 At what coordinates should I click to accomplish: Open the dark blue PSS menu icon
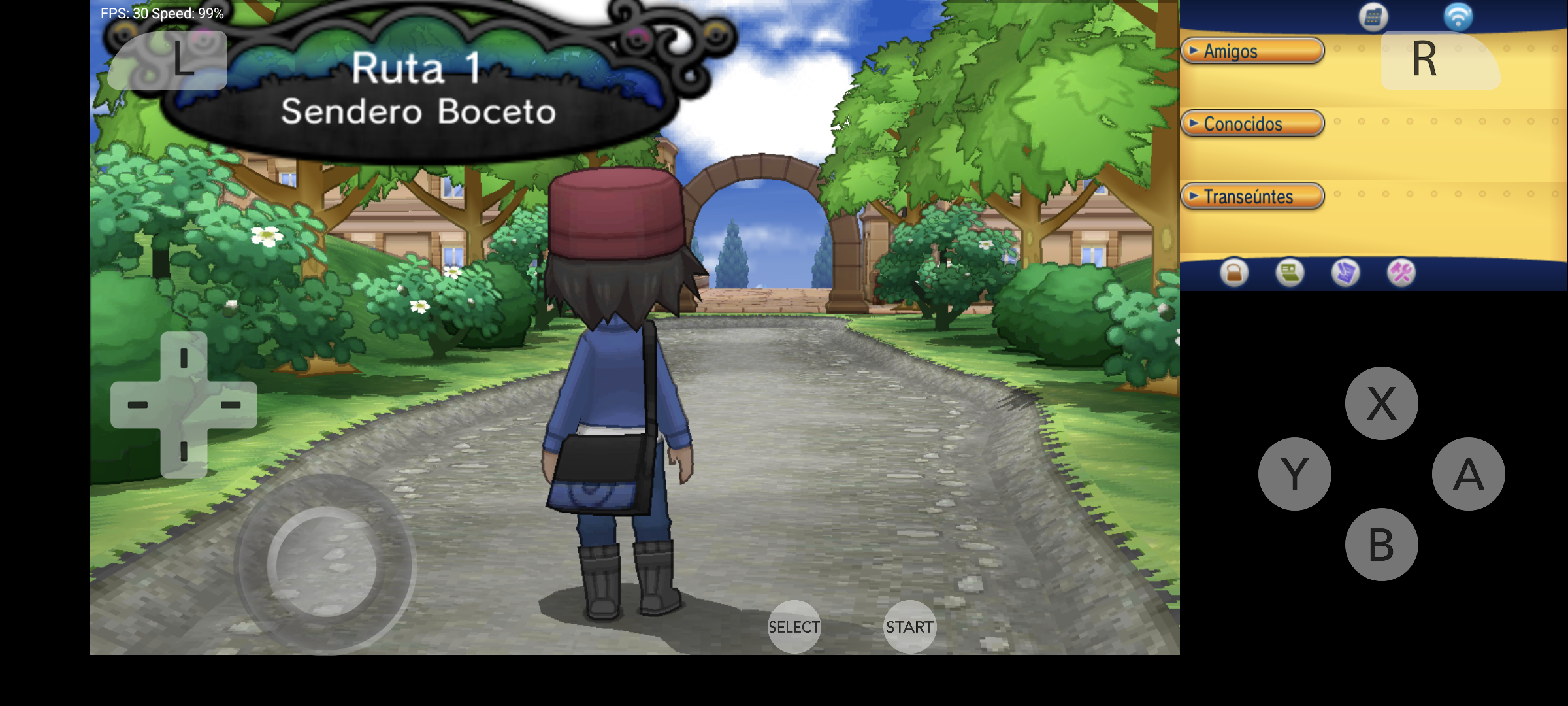(1373, 17)
